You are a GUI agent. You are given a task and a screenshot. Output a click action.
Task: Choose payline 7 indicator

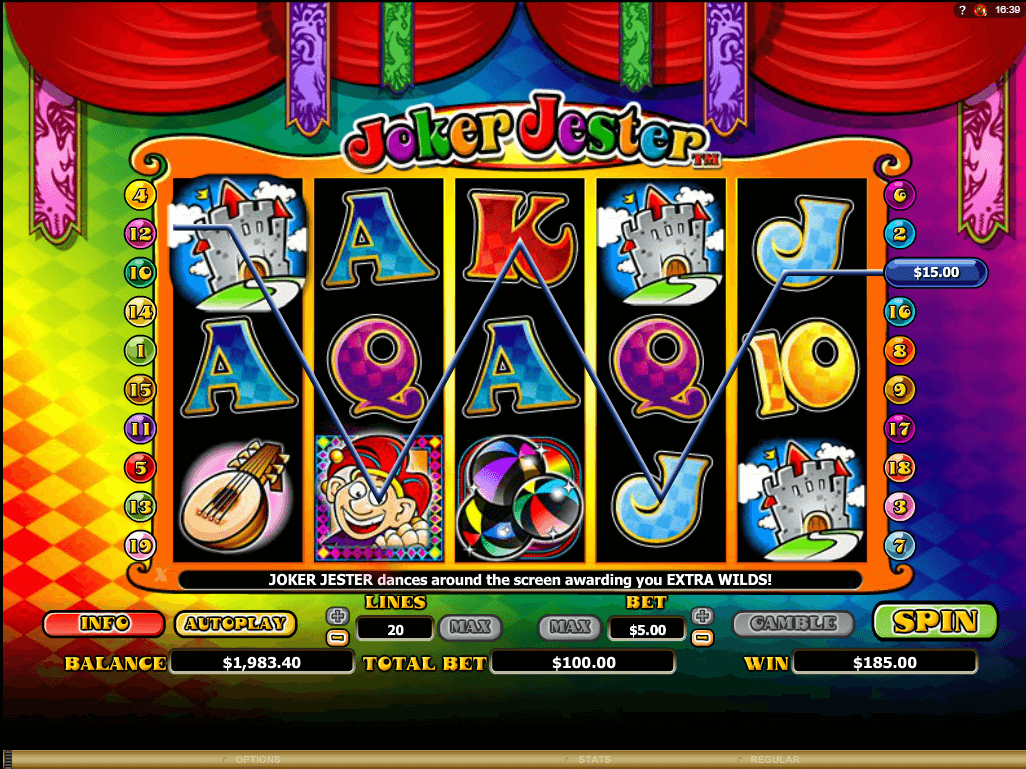(900, 545)
